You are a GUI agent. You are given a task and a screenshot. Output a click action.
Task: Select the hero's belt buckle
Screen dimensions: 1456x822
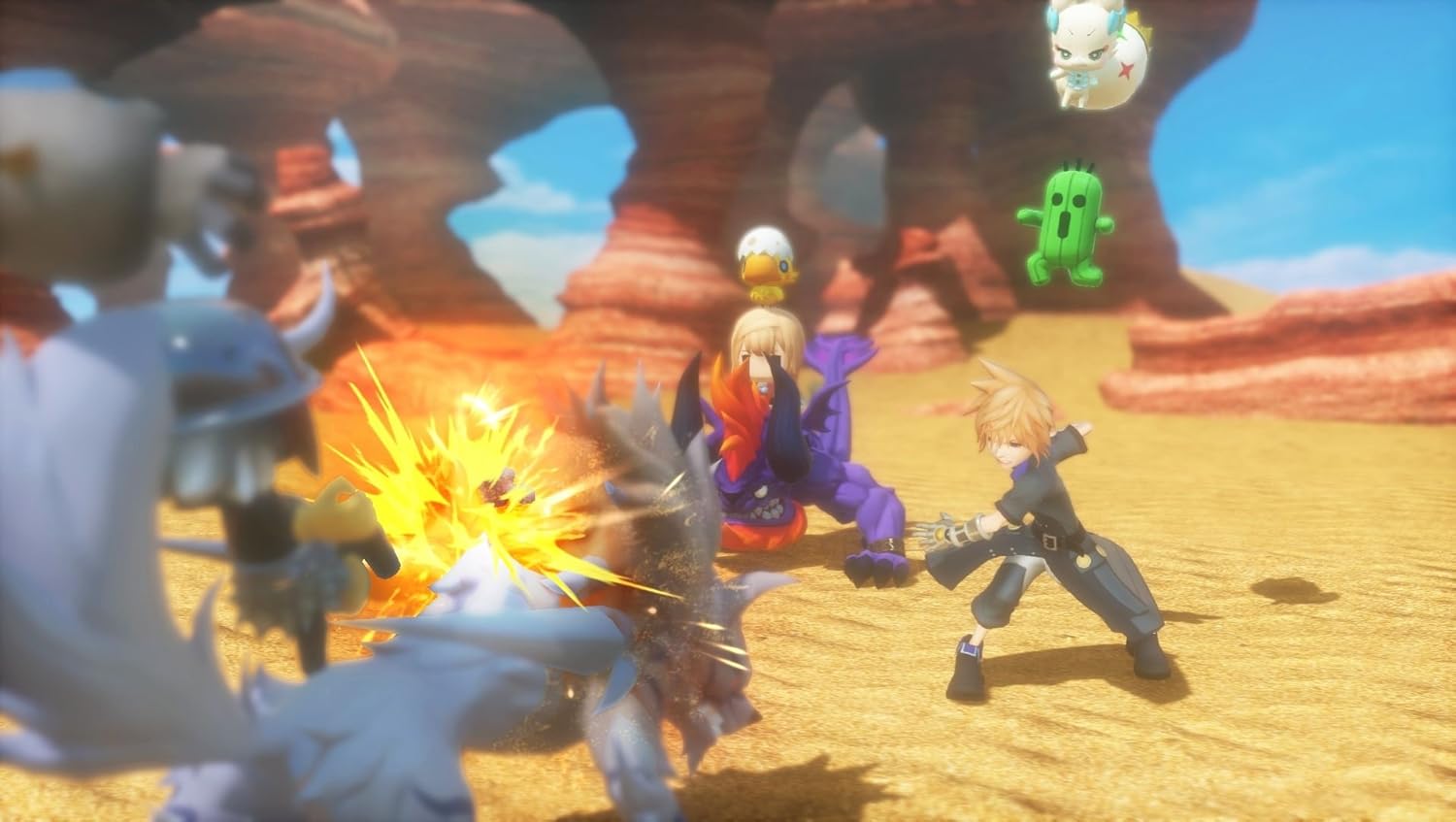pyautogui.click(x=1051, y=540)
